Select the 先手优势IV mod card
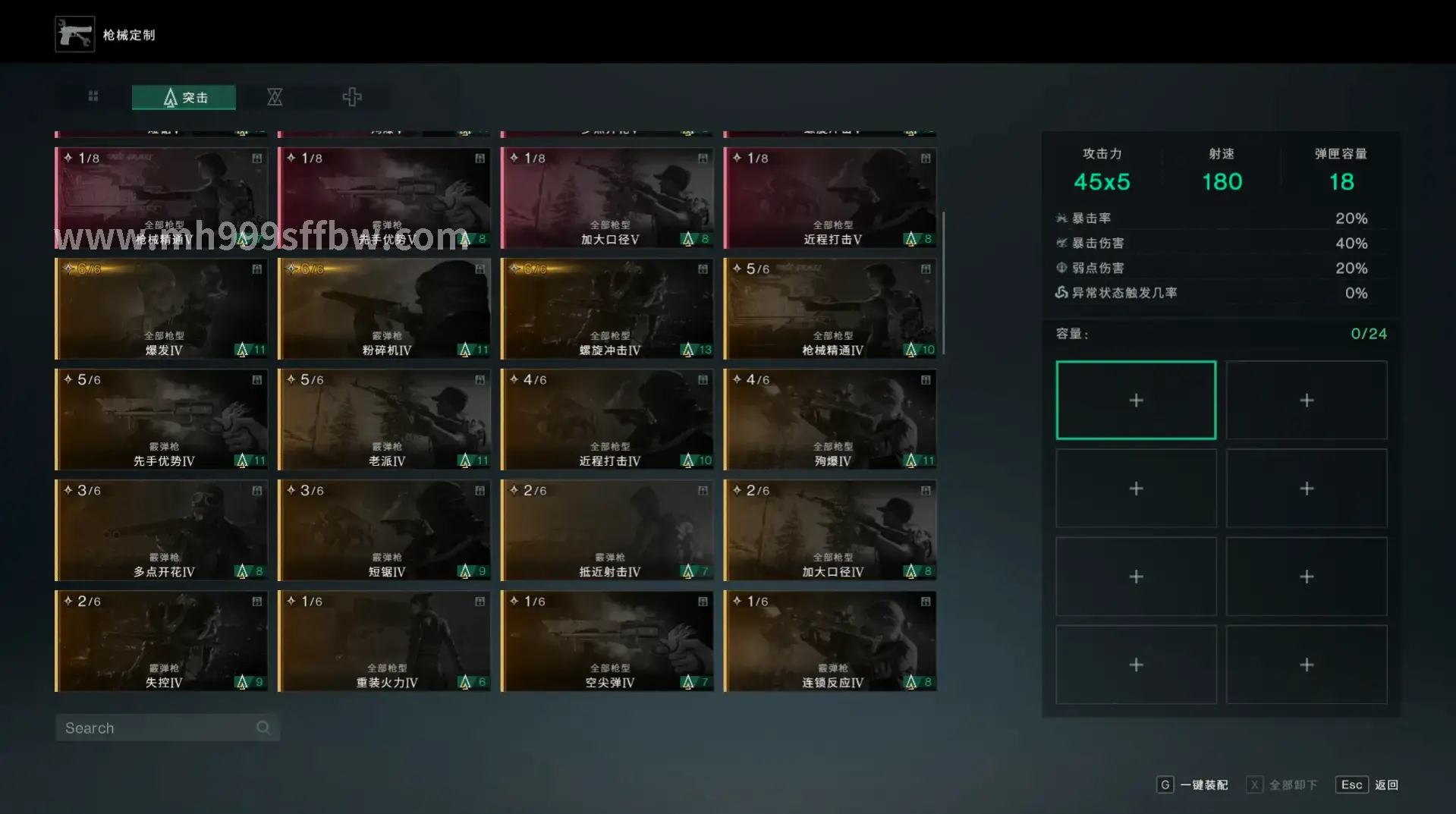The height and width of the screenshot is (814, 1456). pos(162,420)
